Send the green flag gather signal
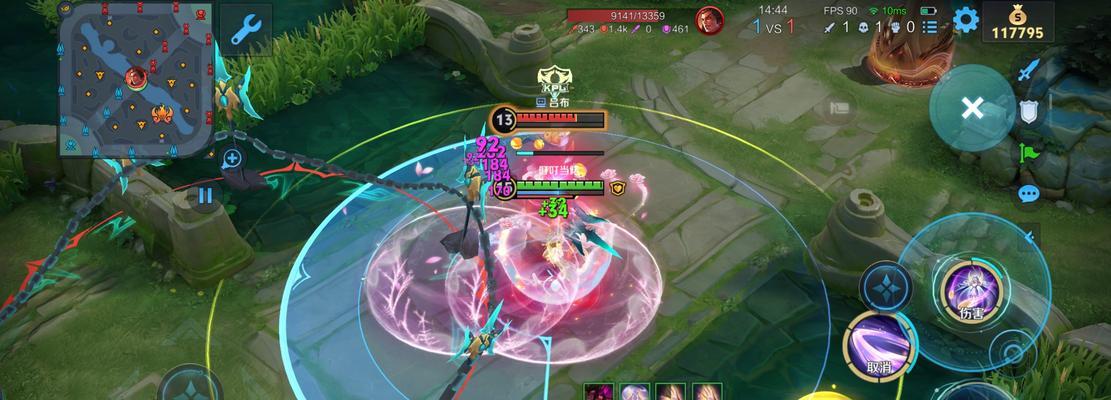This screenshot has width=1111, height=400. coord(1029,153)
